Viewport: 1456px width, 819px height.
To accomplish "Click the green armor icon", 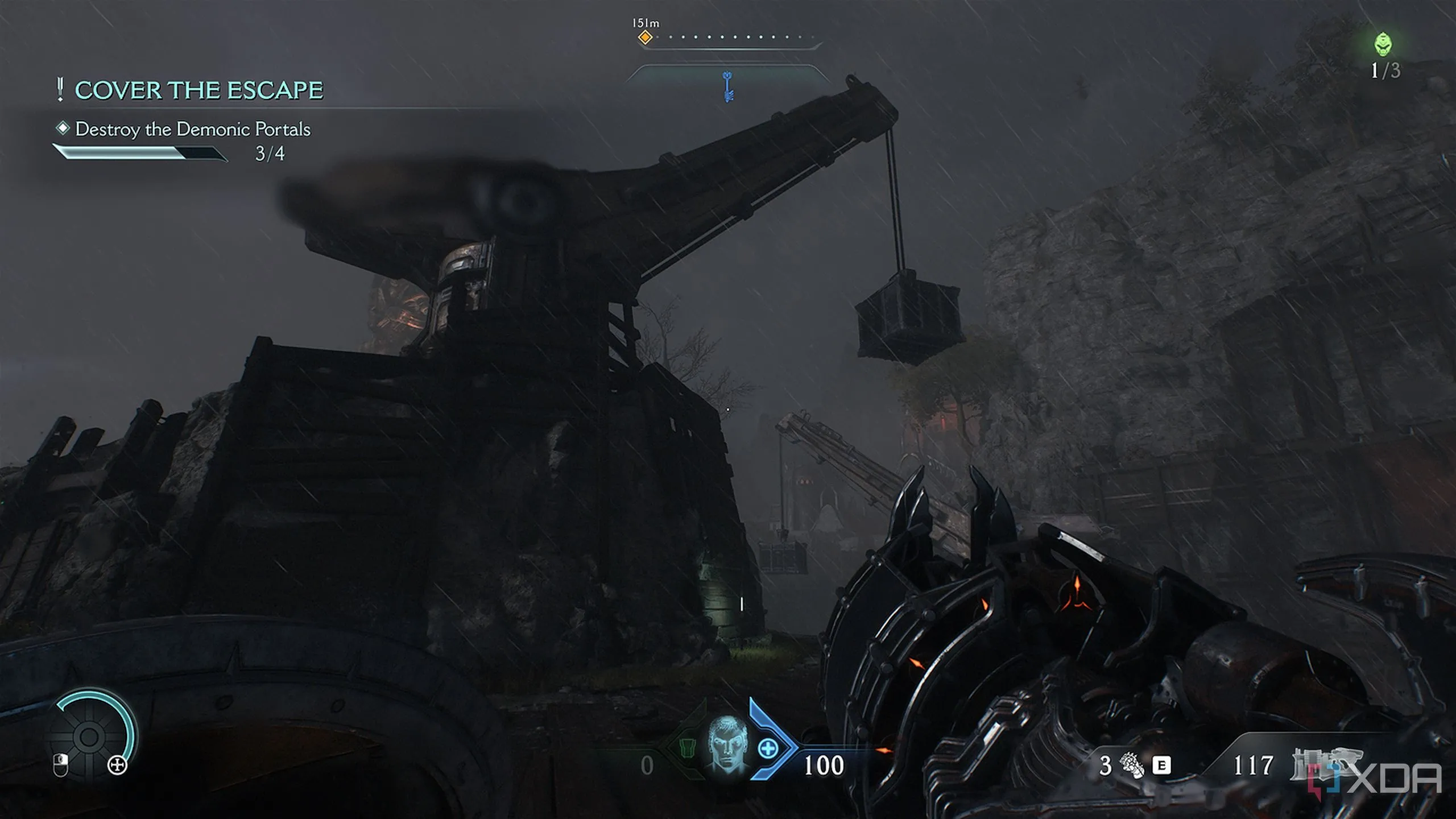I will coord(687,748).
